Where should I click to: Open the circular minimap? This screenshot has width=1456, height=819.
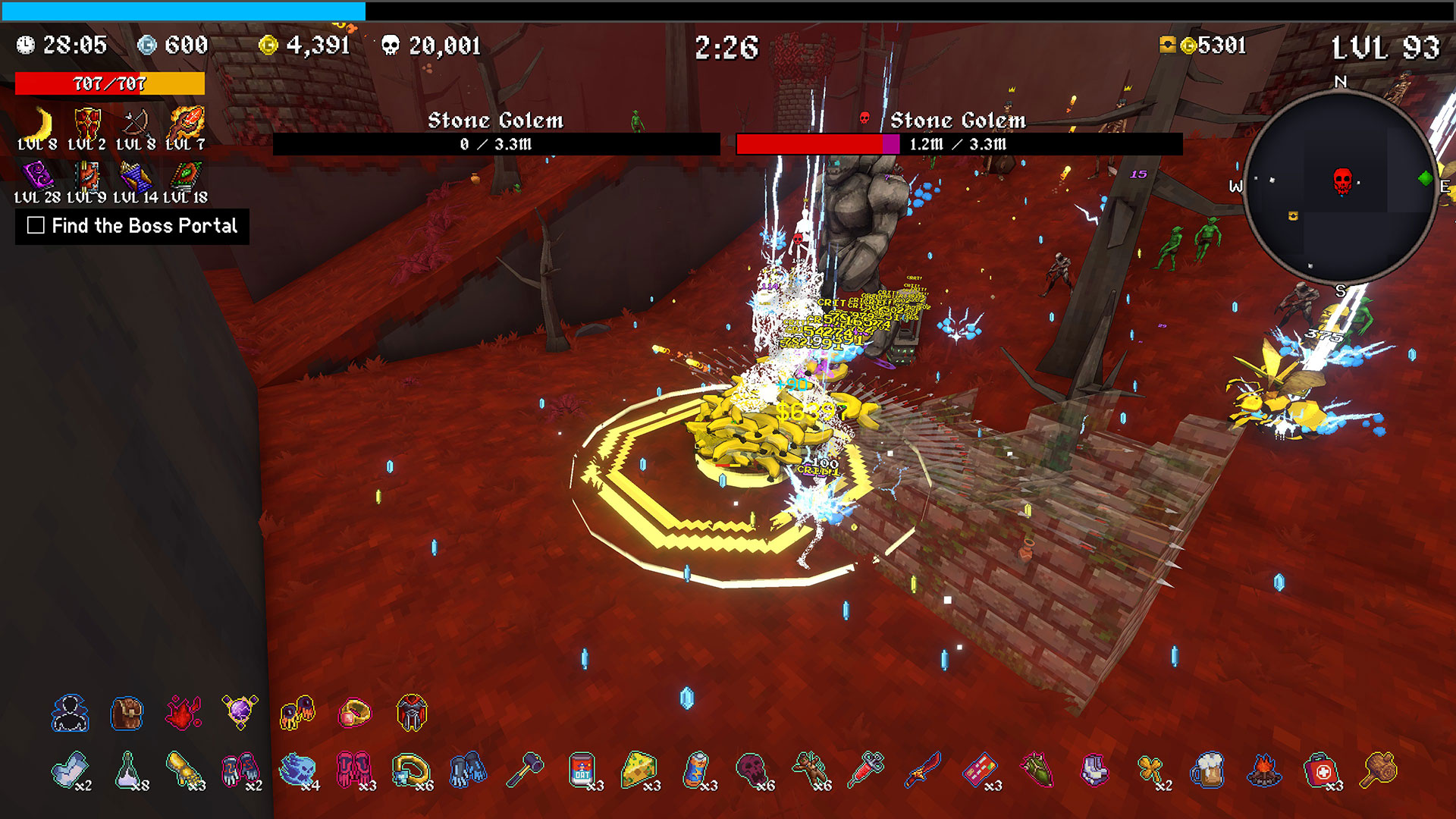(1340, 187)
